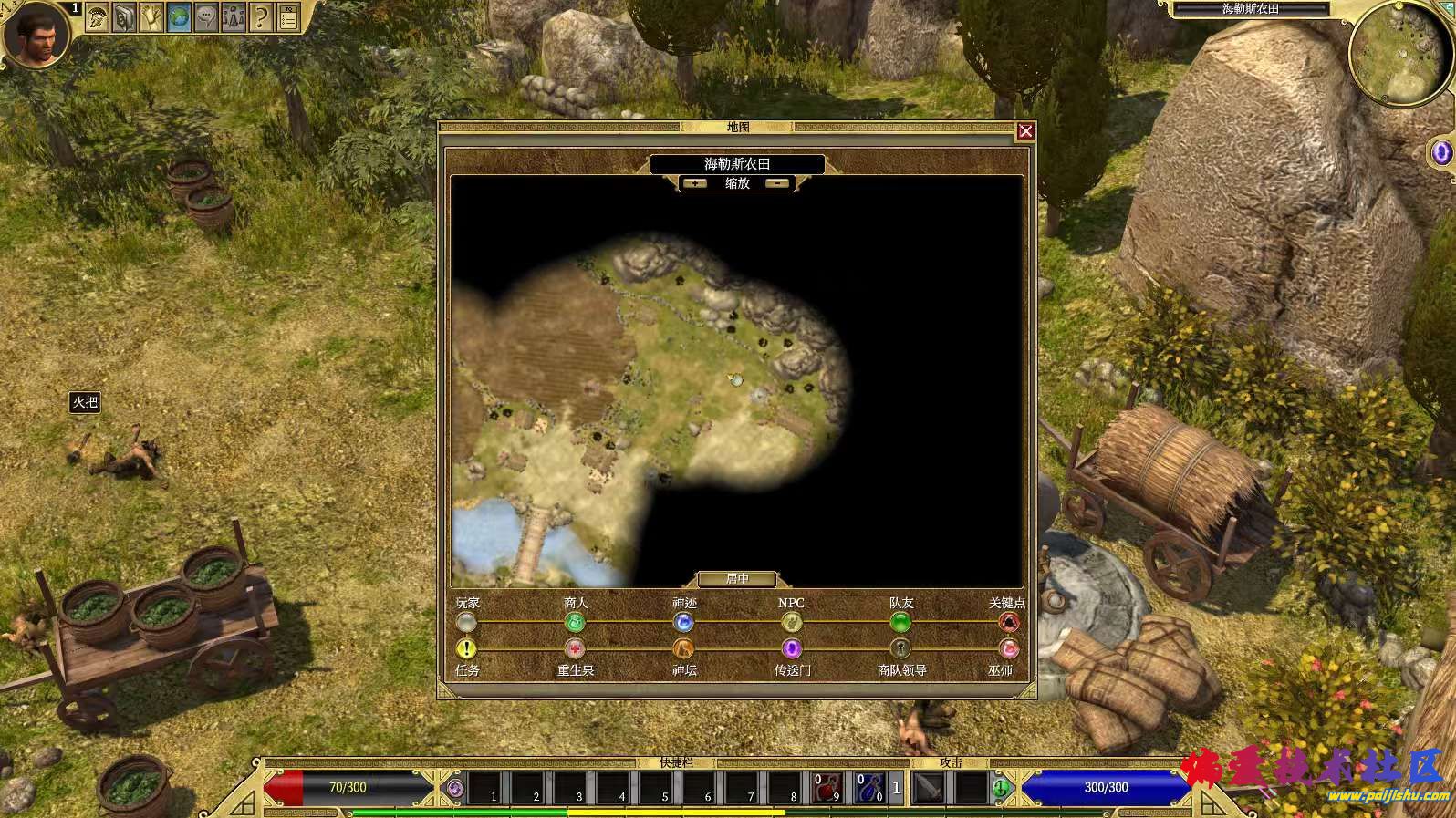Click the 居中 center map button
Viewport: 1456px width, 818px height.
(737, 579)
